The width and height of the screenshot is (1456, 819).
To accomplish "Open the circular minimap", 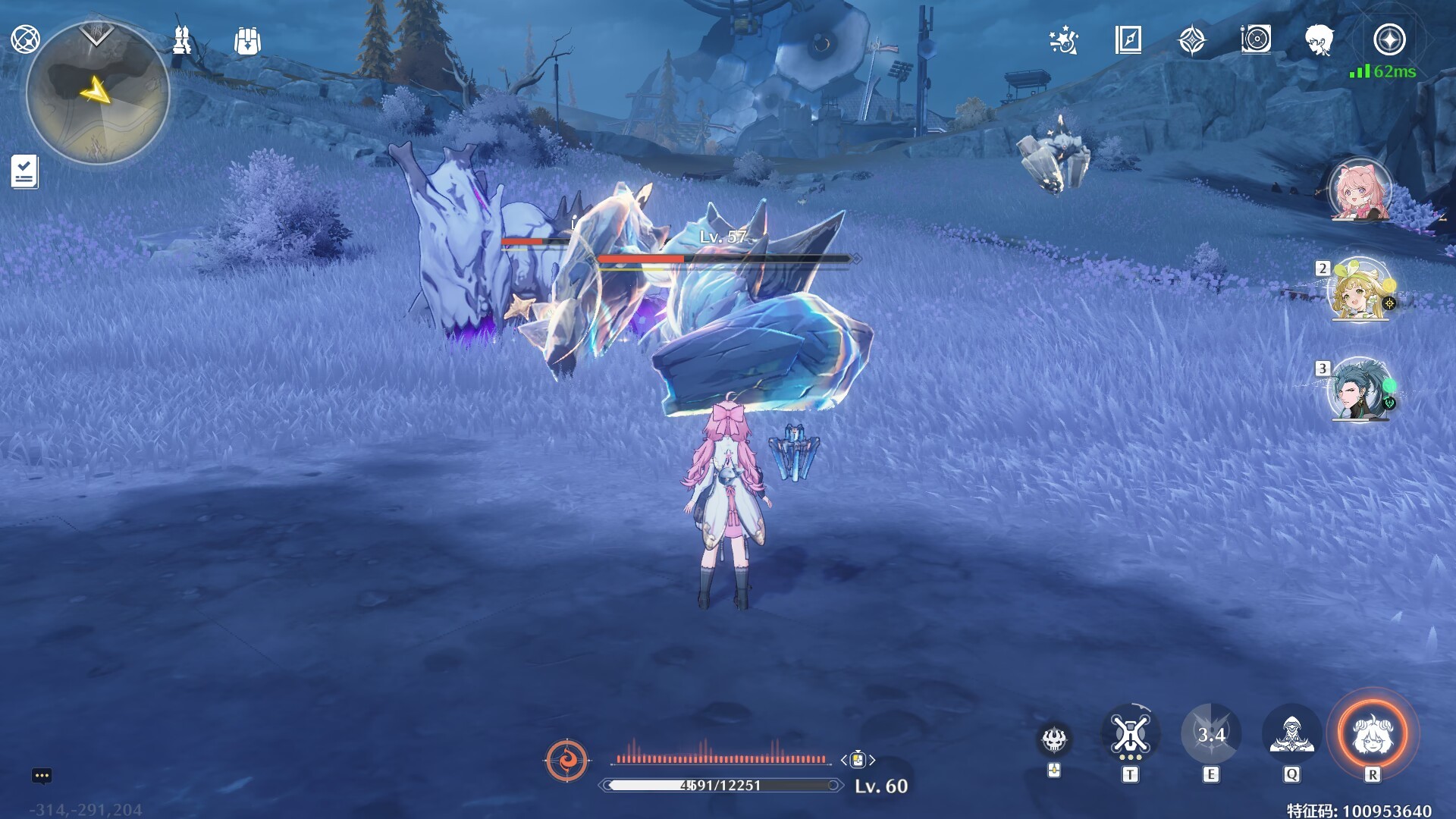I will (97, 93).
